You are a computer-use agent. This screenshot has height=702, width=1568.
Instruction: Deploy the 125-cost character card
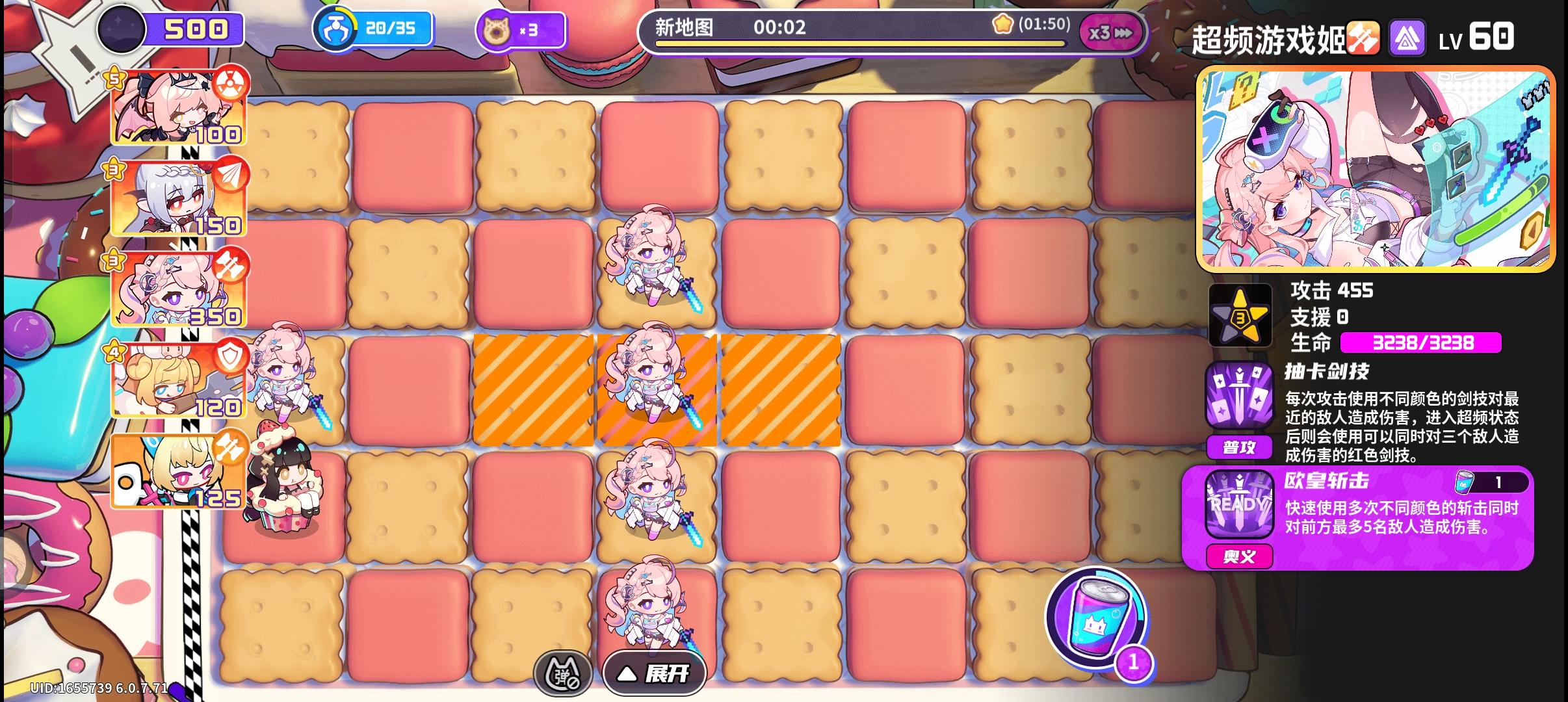(x=177, y=471)
